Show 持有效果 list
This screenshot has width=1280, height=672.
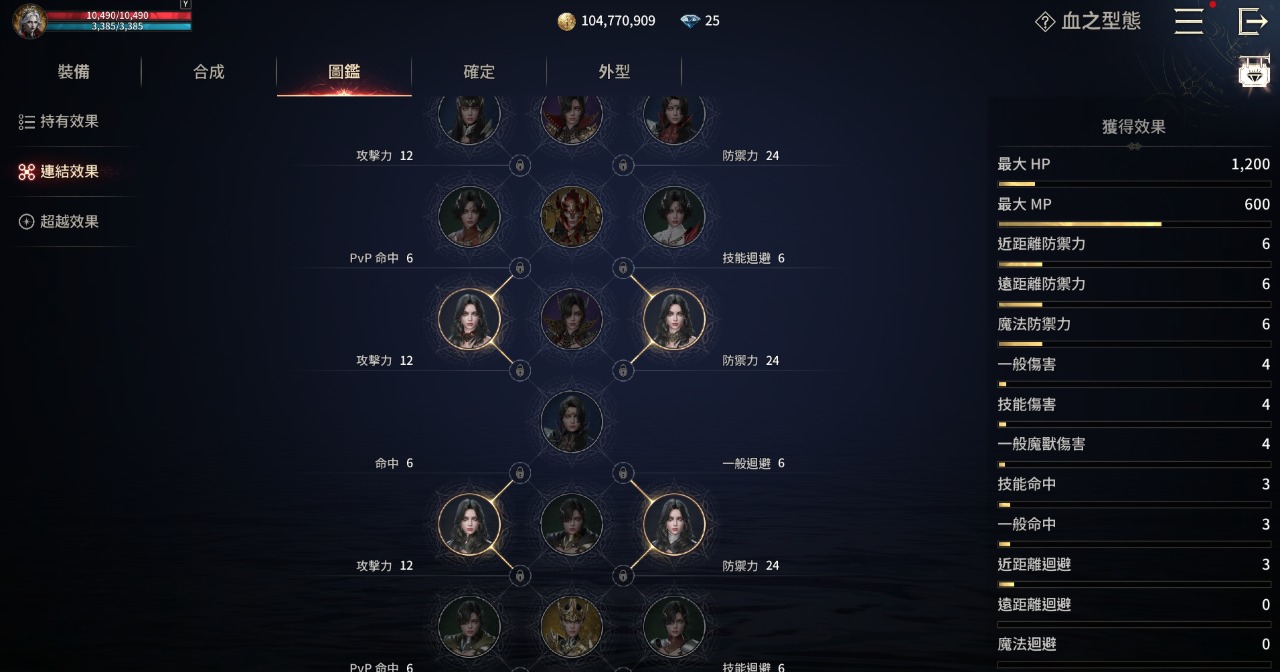(60, 122)
